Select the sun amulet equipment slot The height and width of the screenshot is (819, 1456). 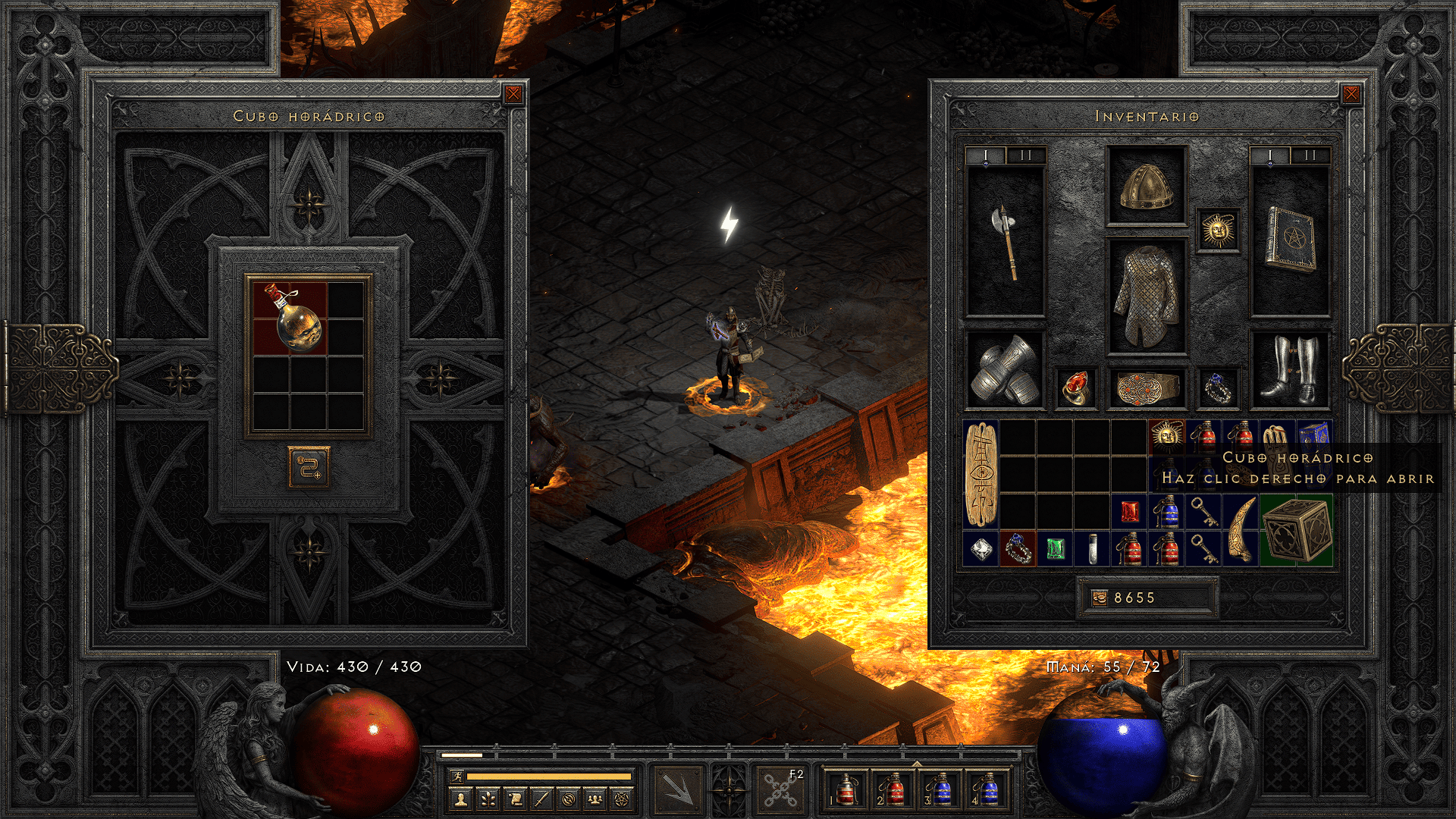1218,230
